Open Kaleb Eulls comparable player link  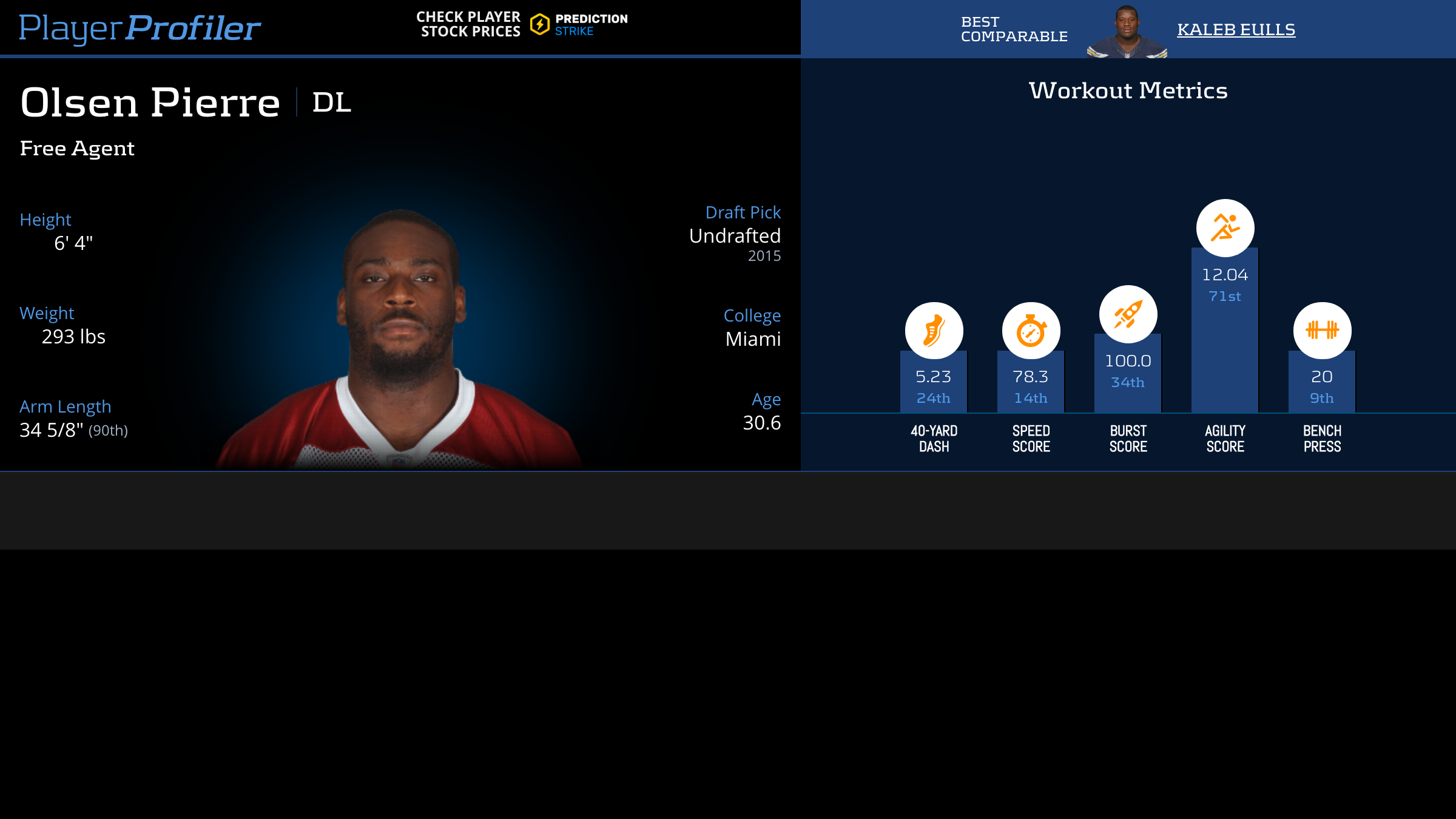1236,29
